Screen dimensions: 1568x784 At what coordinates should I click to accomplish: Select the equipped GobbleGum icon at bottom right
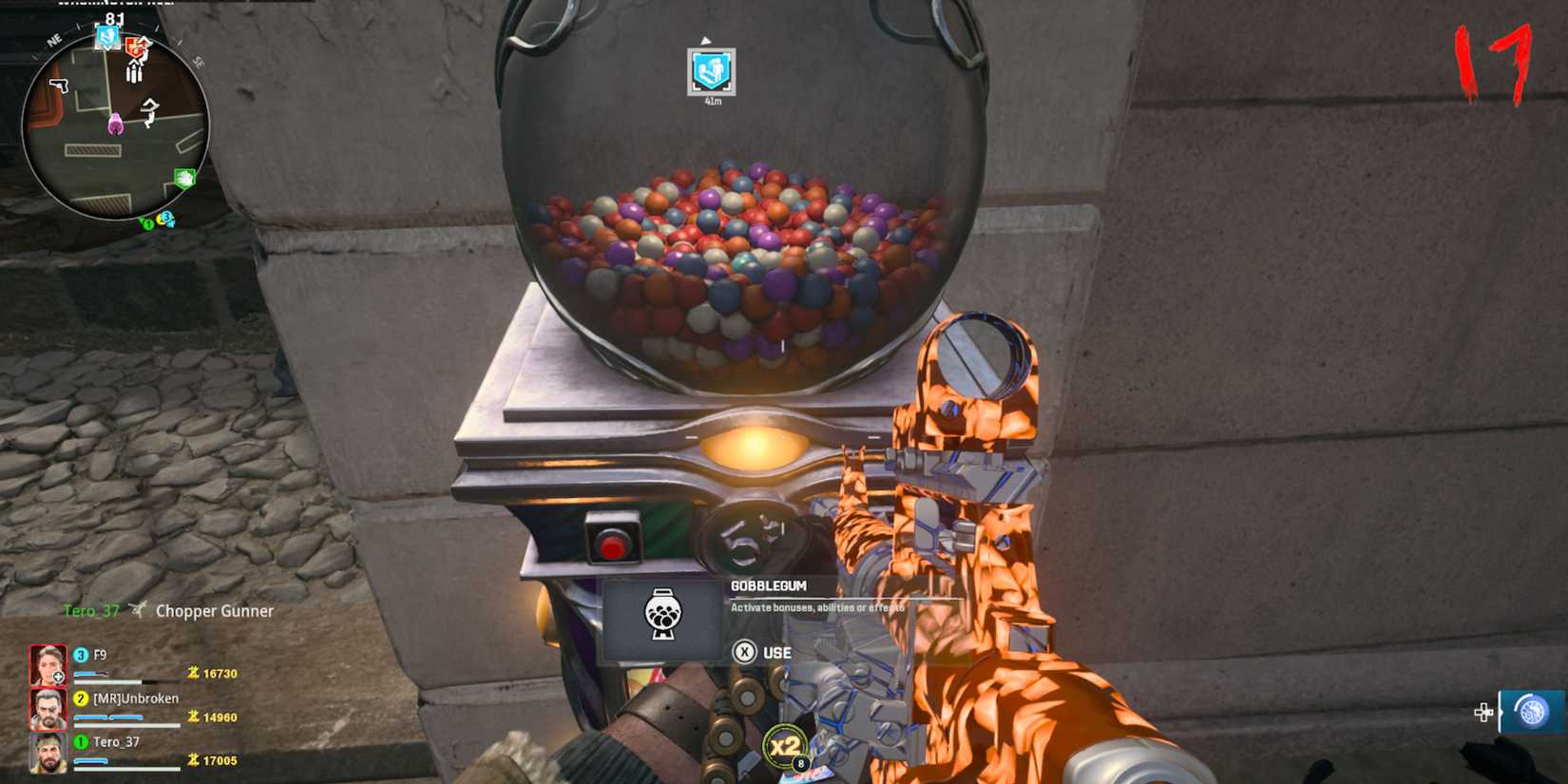(x=1533, y=711)
